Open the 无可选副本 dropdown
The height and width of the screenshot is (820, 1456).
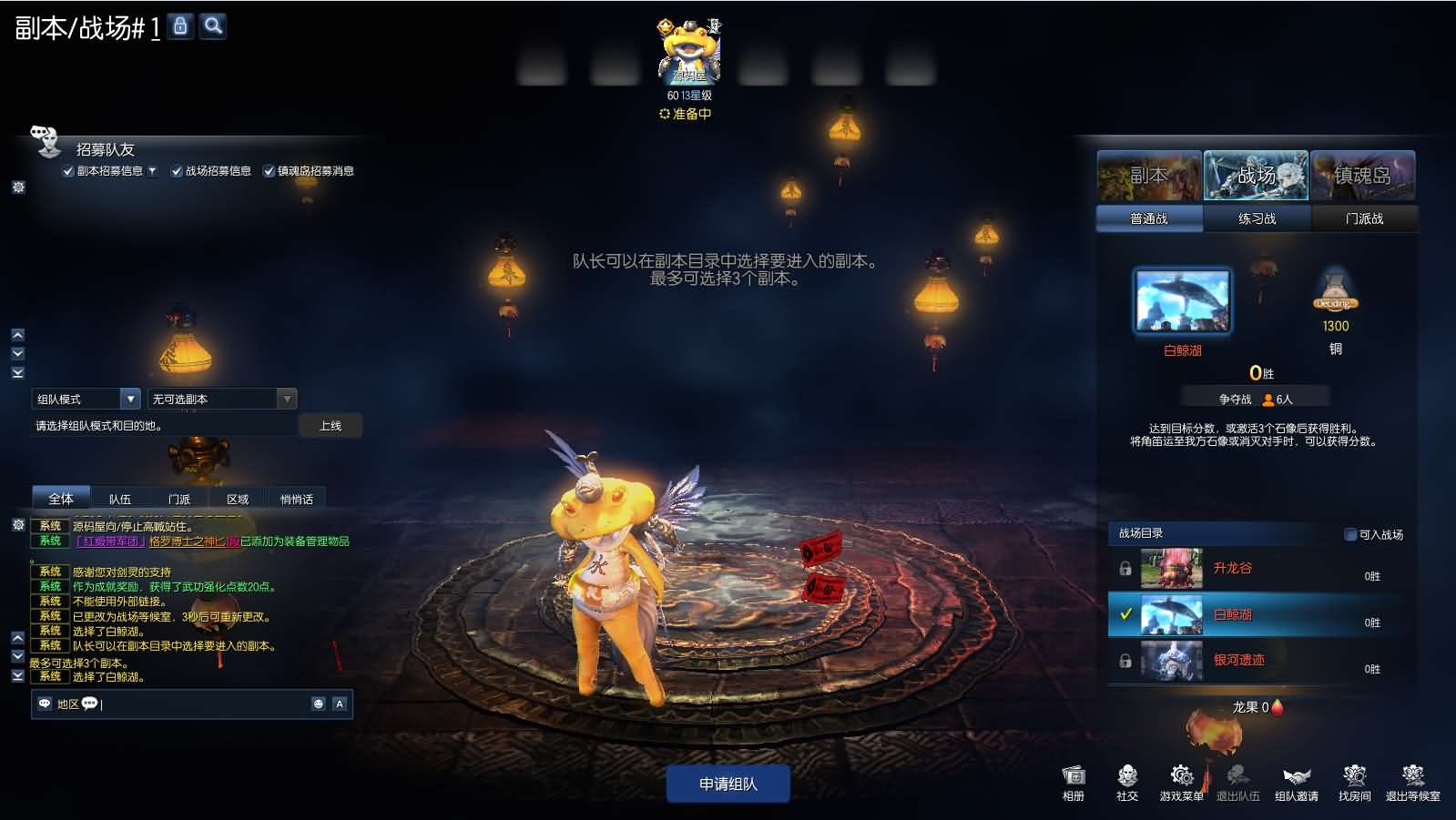click(x=287, y=398)
